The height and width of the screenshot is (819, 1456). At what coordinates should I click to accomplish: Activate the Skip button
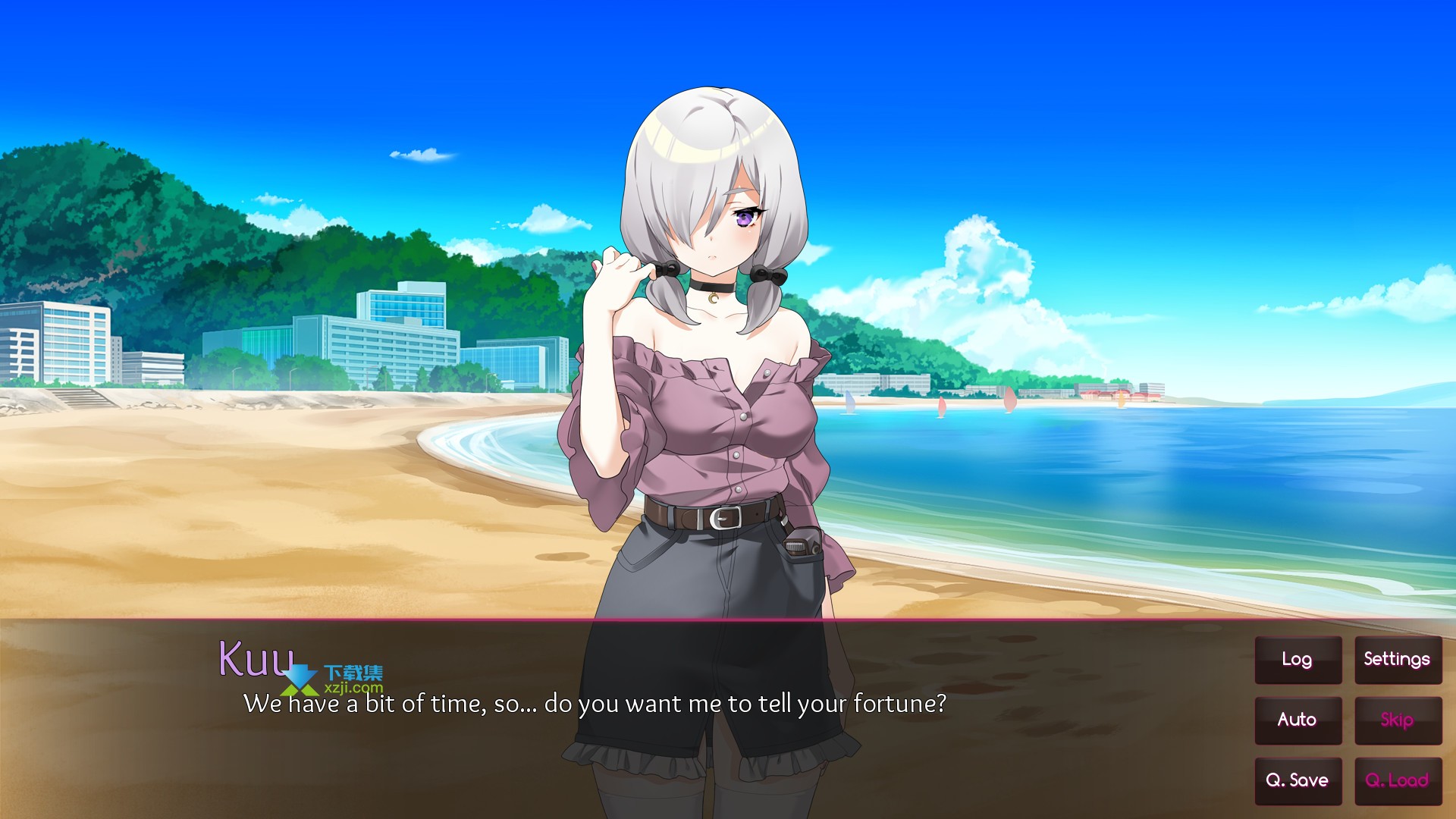point(1397,720)
